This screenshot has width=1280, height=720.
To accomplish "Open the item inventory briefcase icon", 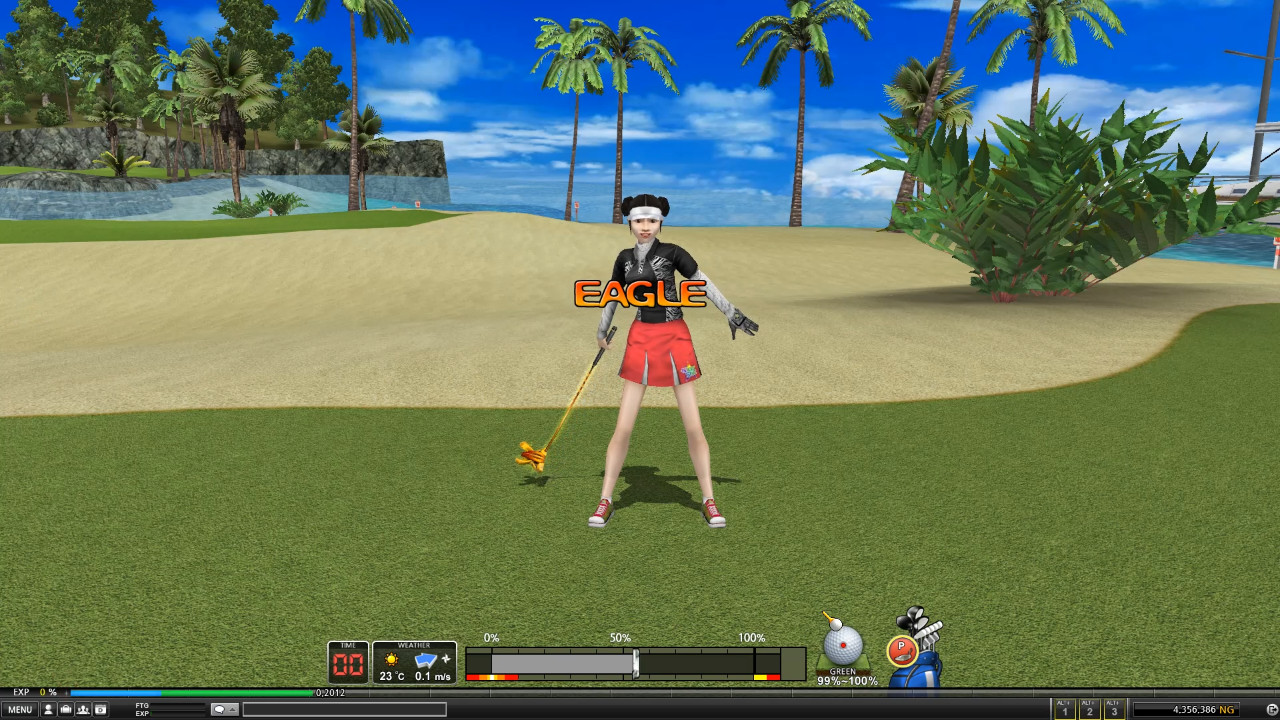I will [x=66, y=709].
